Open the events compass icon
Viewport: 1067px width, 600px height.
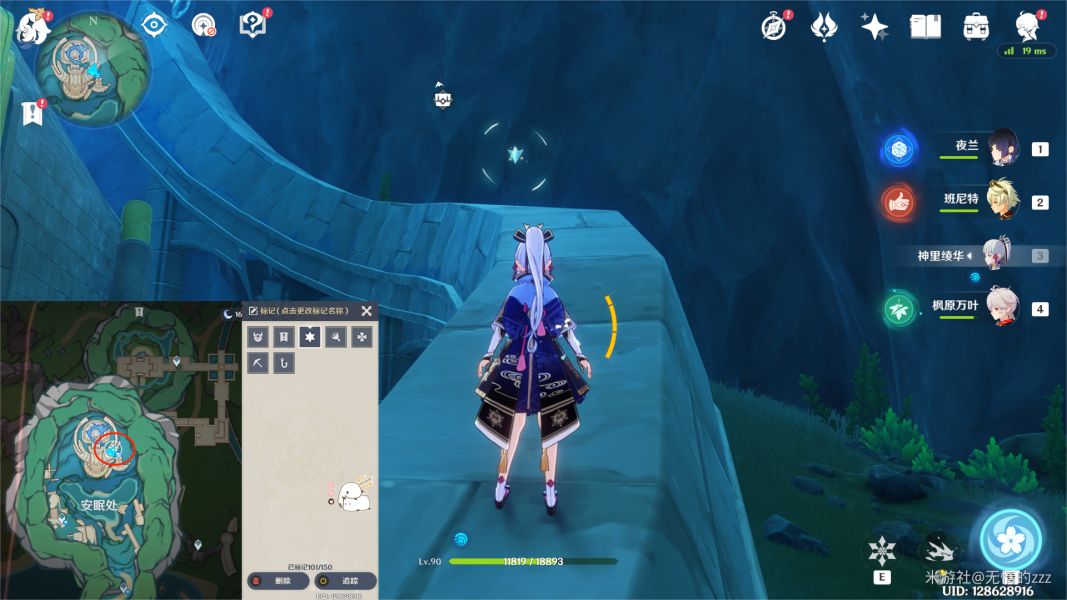[773, 27]
